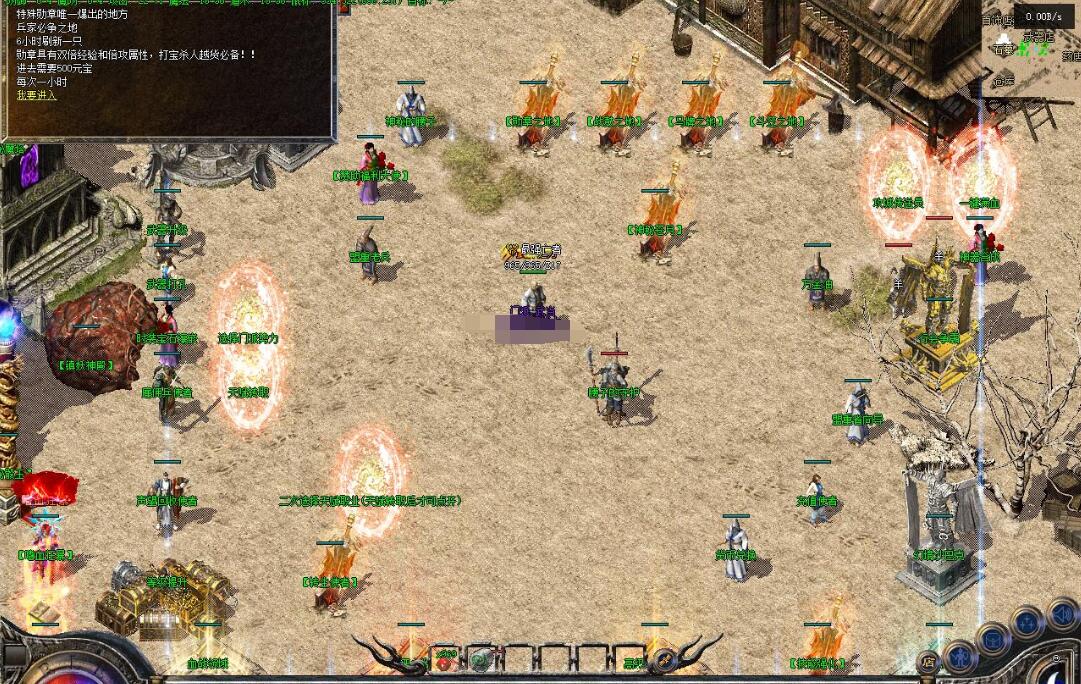This screenshot has width=1081, height=684.
Task: Open the character figure round button
Action: point(959,656)
